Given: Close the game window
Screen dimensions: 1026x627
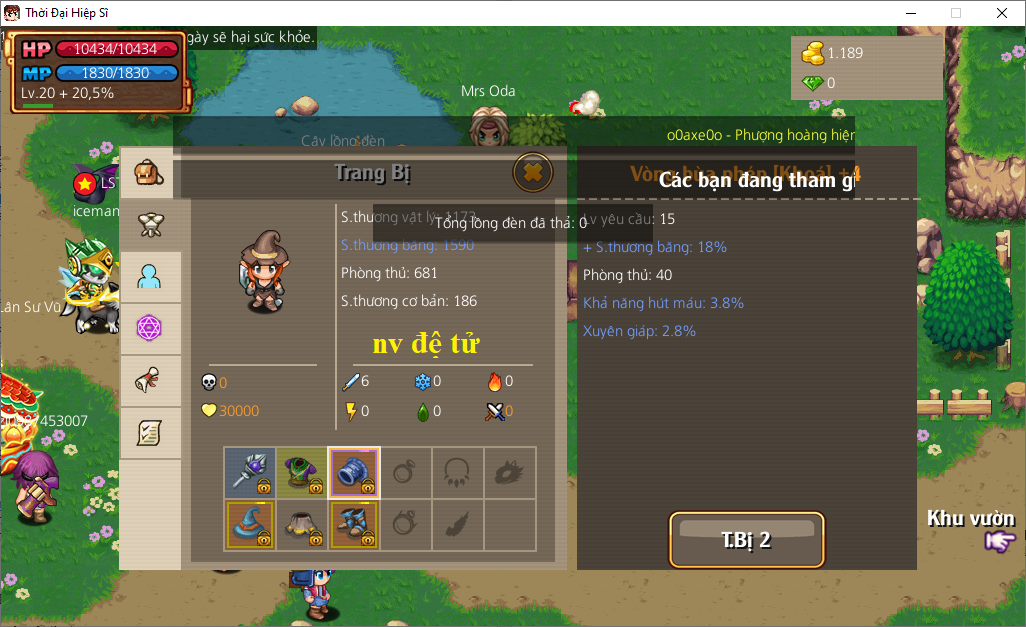Looking at the screenshot, I should (1001, 13).
